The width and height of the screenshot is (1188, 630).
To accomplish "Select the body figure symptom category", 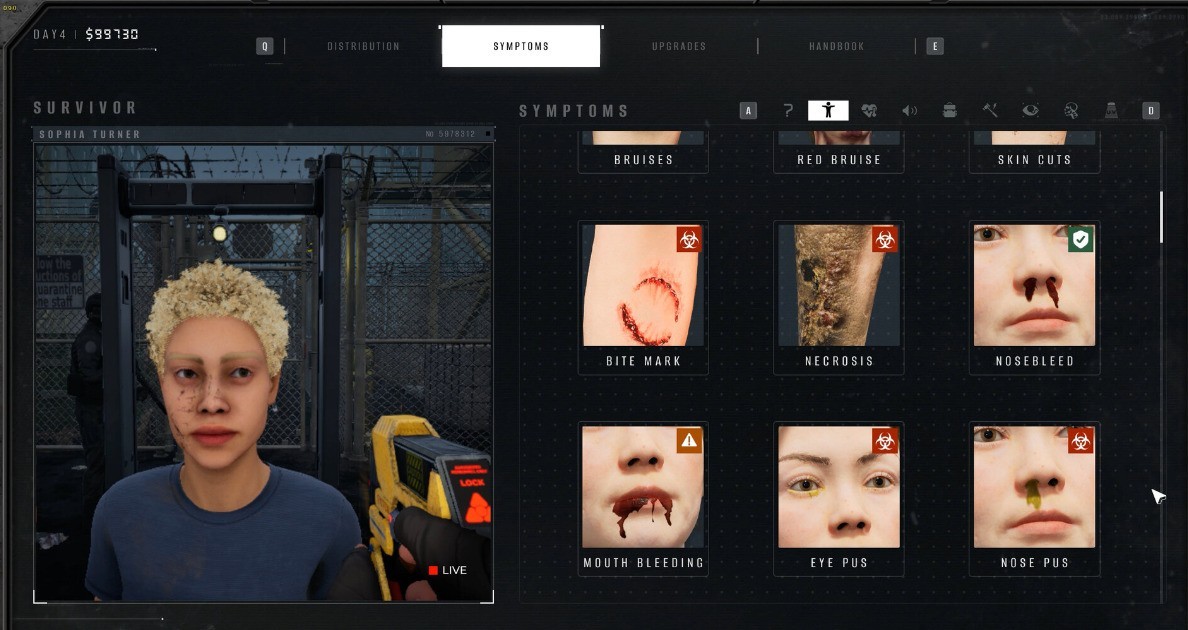I will tap(828, 111).
